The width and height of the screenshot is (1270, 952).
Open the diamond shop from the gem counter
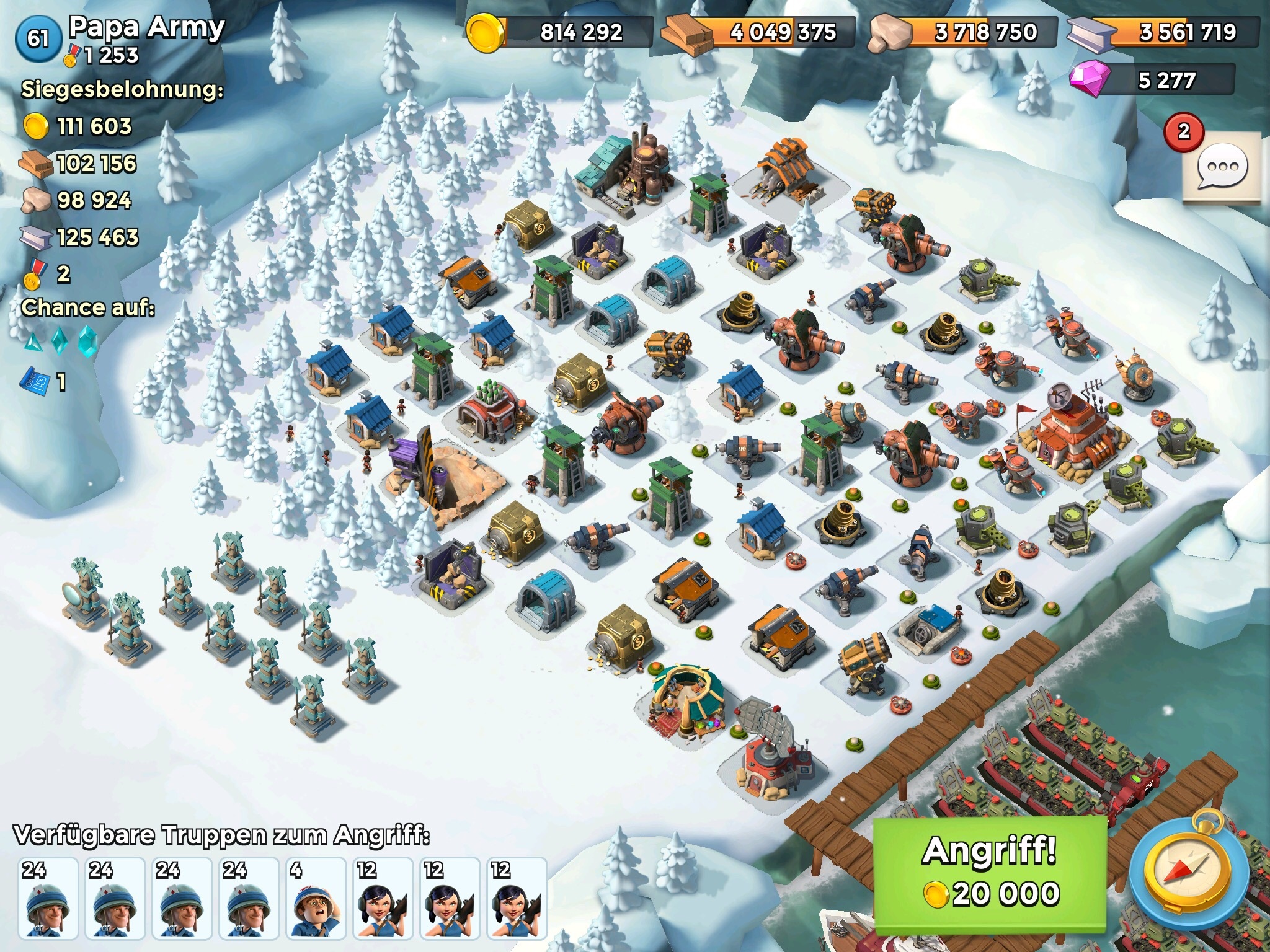[1152, 81]
